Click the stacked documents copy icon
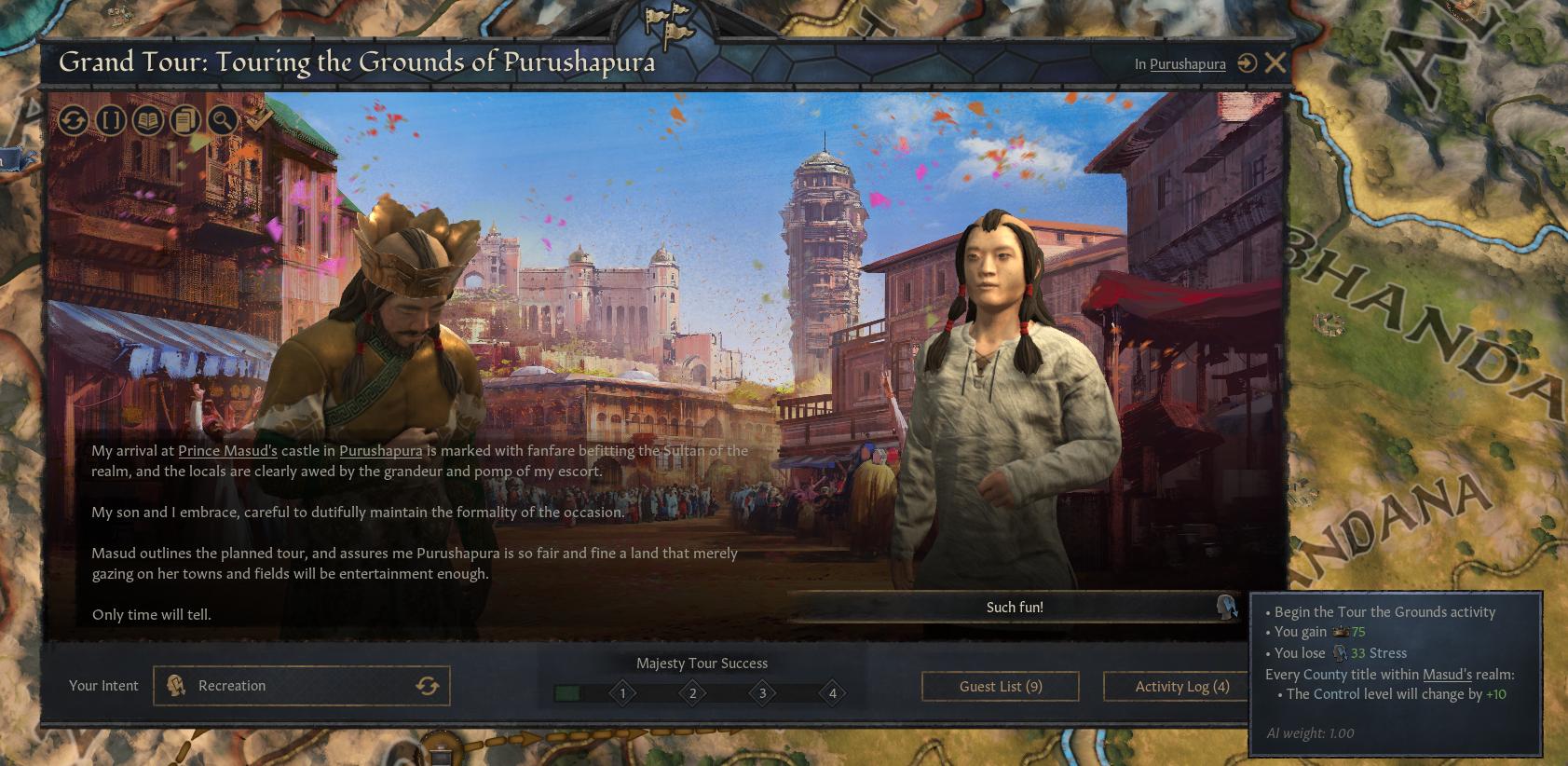The height and width of the screenshot is (766, 1568). click(185, 120)
